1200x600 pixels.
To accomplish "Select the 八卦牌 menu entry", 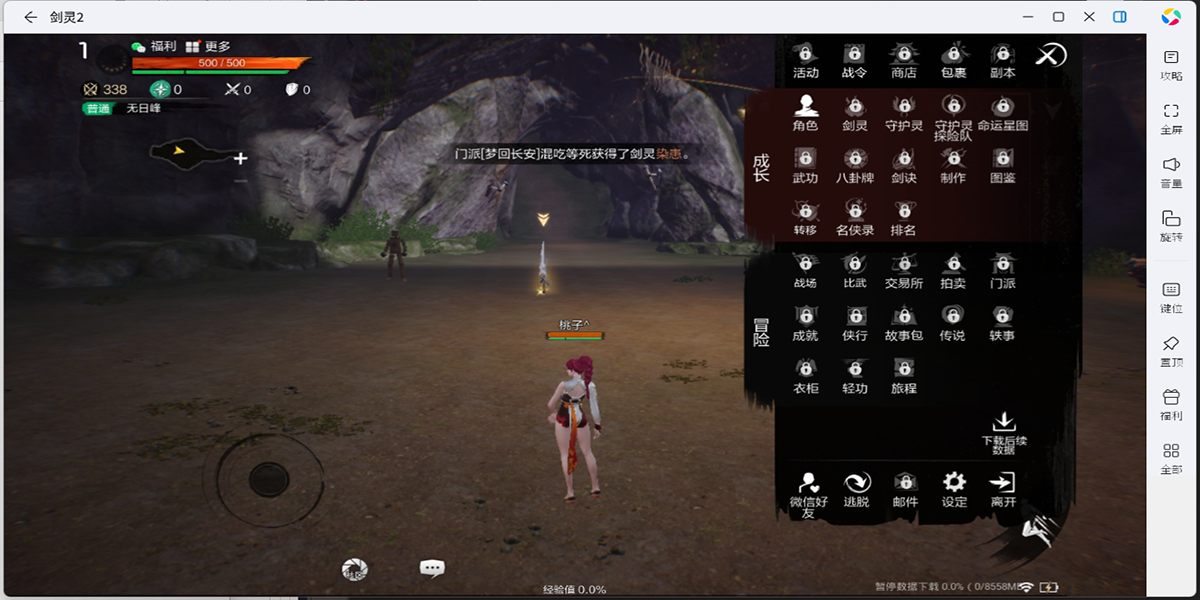I will (855, 164).
